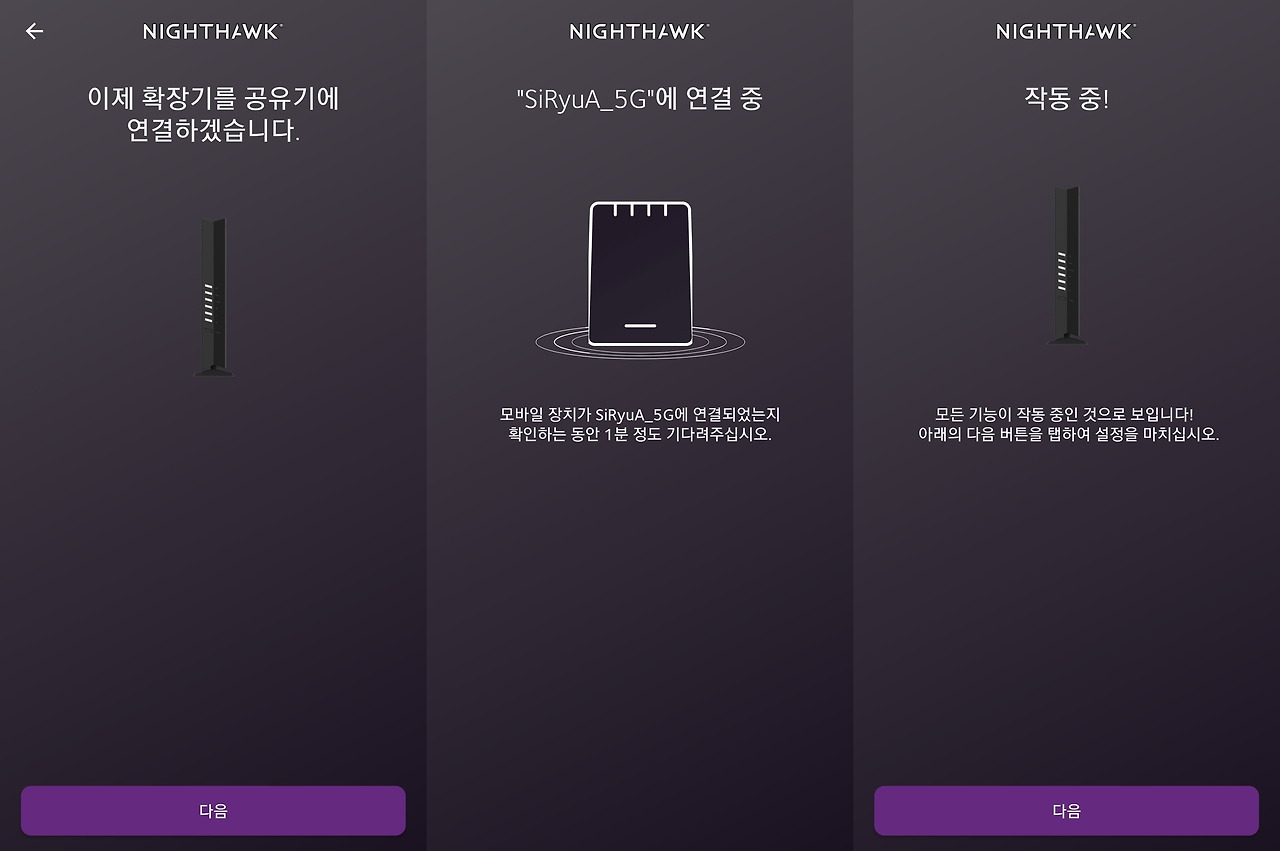This screenshot has height=851, width=1280.
Task: Tap the device with signal waves illustration
Action: pos(640,270)
